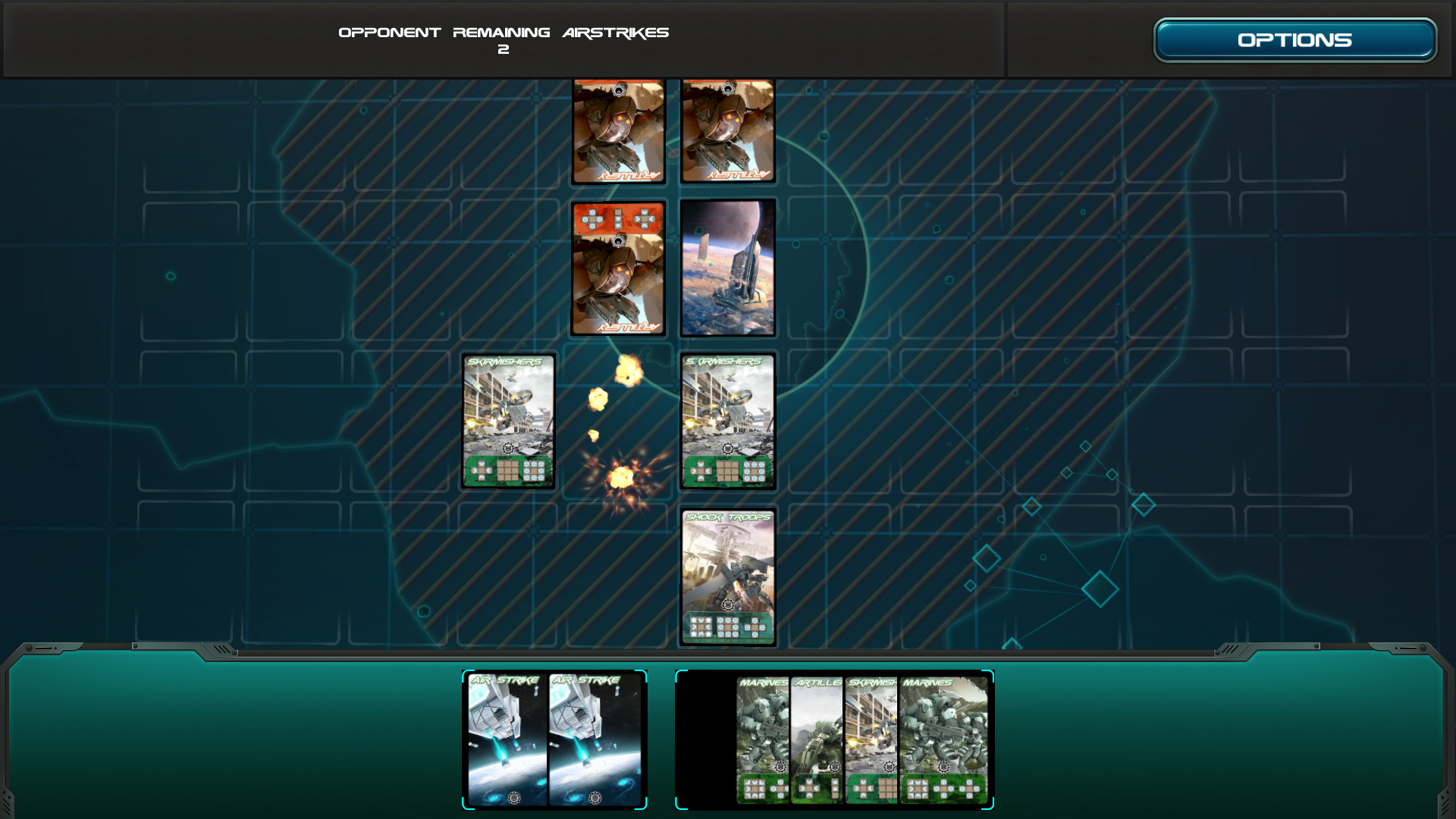The height and width of the screenshot is (819, 1456).
Task: Click the gear faction emblem on Shock Troops card
Action: point(727,606)
